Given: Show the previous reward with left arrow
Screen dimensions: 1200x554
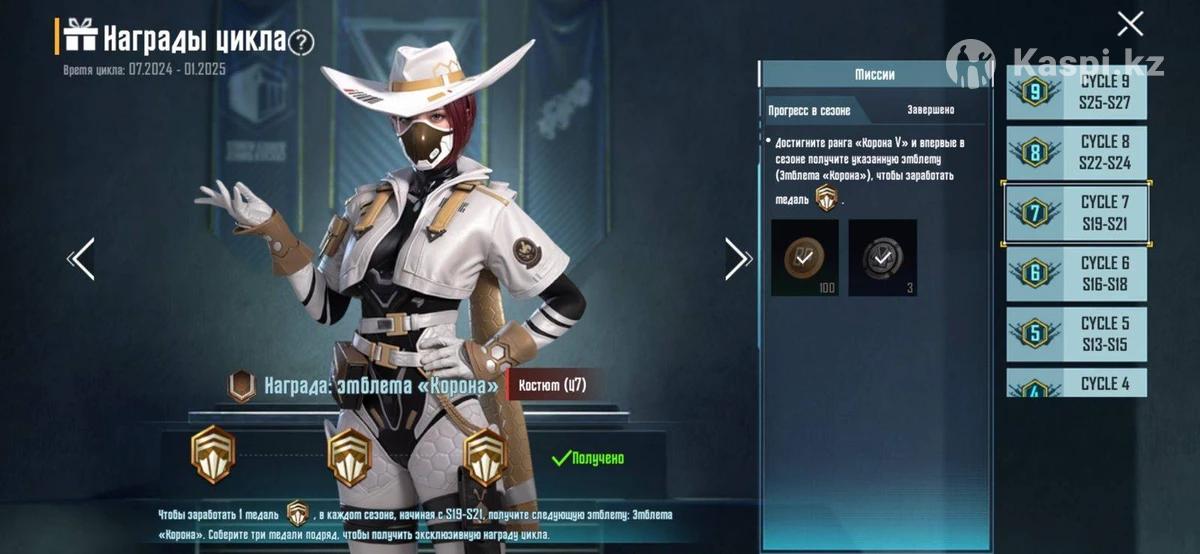Looking at the screenshot, I should pyautogui.click(x=81, y=259).
